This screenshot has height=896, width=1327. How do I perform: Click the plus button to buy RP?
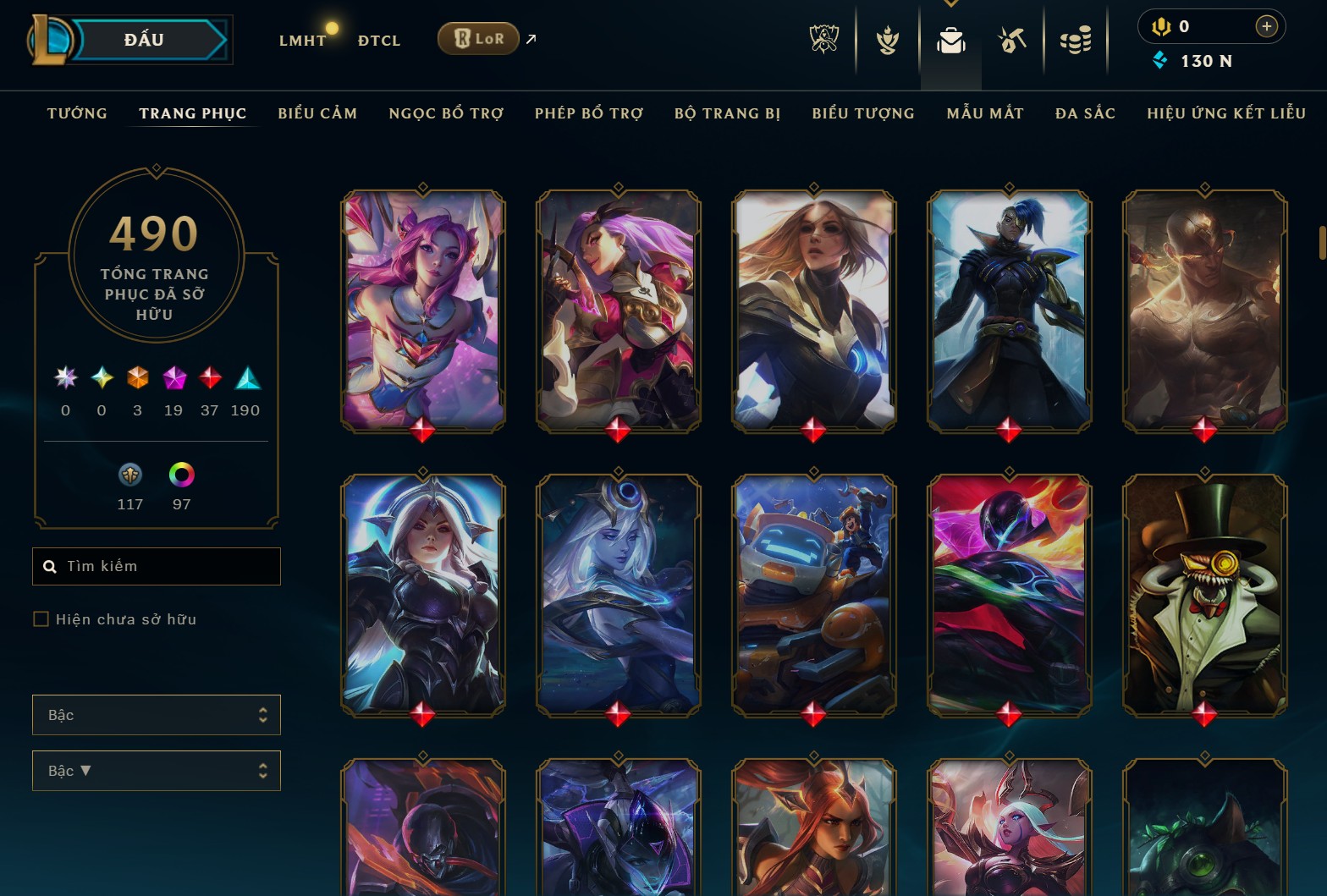coord(1267,26)
